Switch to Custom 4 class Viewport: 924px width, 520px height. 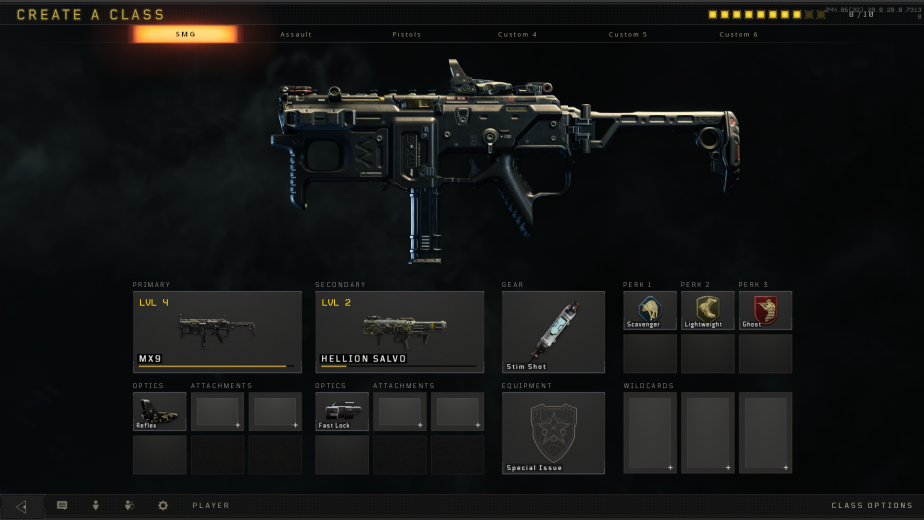(x=517, y=34)
